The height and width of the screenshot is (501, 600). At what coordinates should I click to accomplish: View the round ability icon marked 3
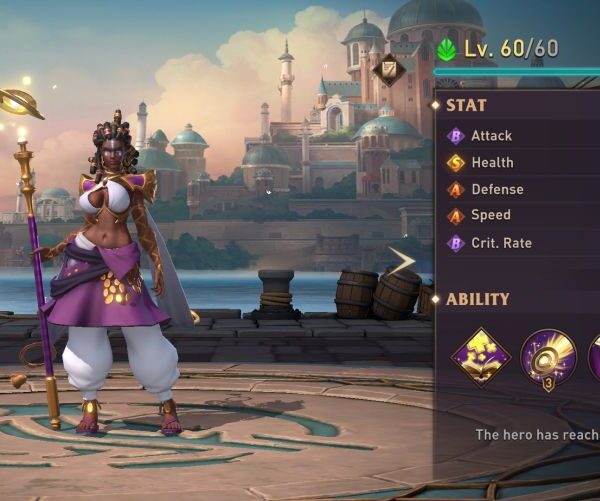[x=548, y=357]
